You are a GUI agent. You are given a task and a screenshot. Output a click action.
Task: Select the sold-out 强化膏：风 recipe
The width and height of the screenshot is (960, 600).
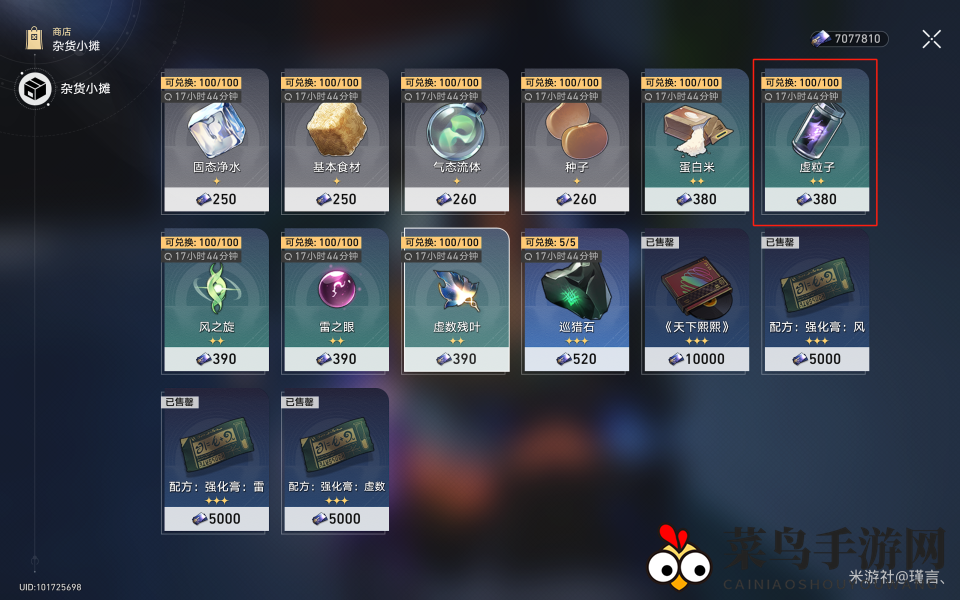coord(815,300)
